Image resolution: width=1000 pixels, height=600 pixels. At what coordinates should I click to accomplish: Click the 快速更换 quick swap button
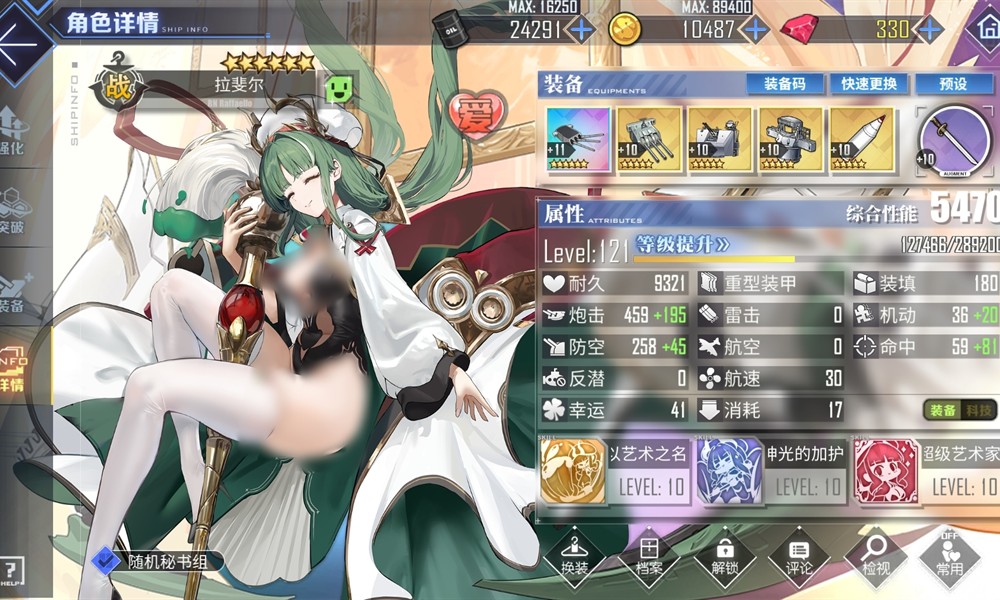pos(868,84)
